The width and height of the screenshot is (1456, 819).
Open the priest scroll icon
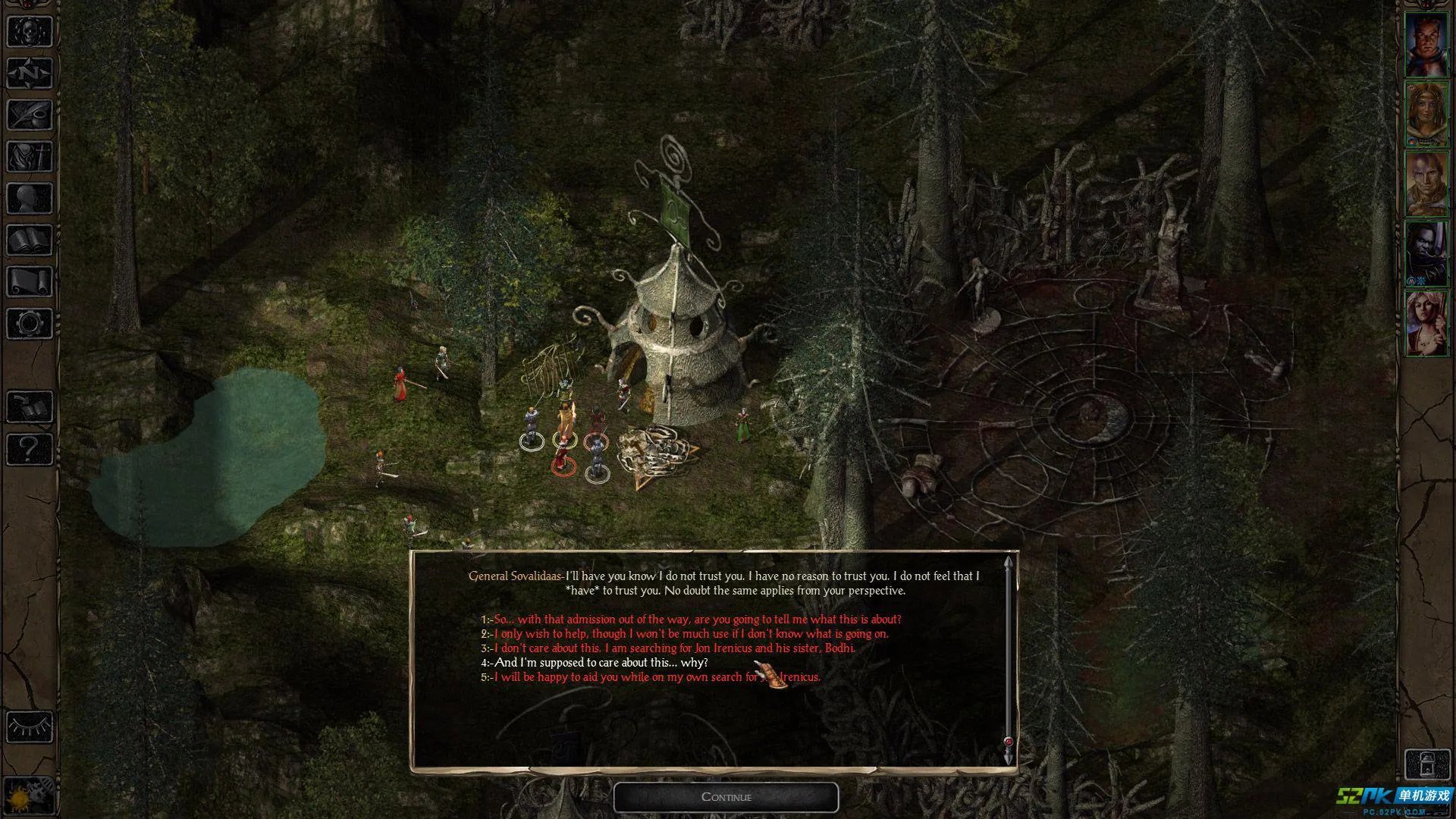30,282
